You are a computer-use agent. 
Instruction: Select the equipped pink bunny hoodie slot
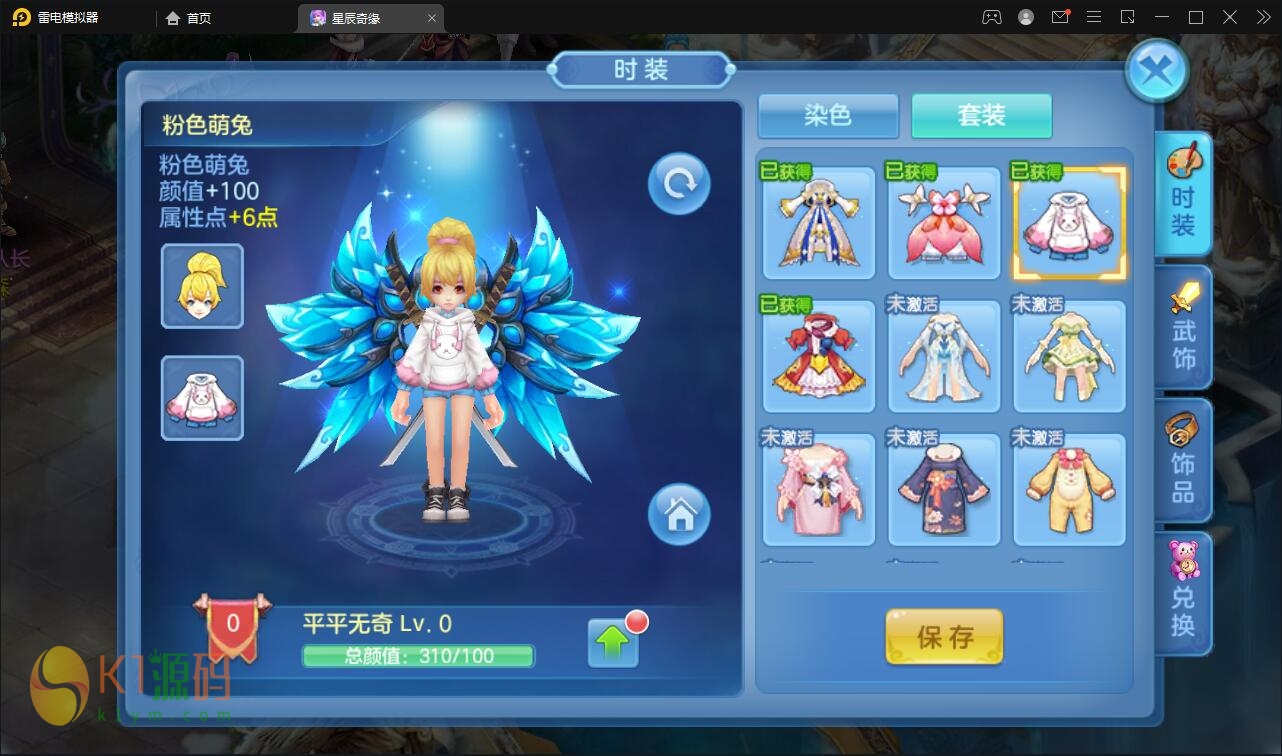click(x=202, y=398)
